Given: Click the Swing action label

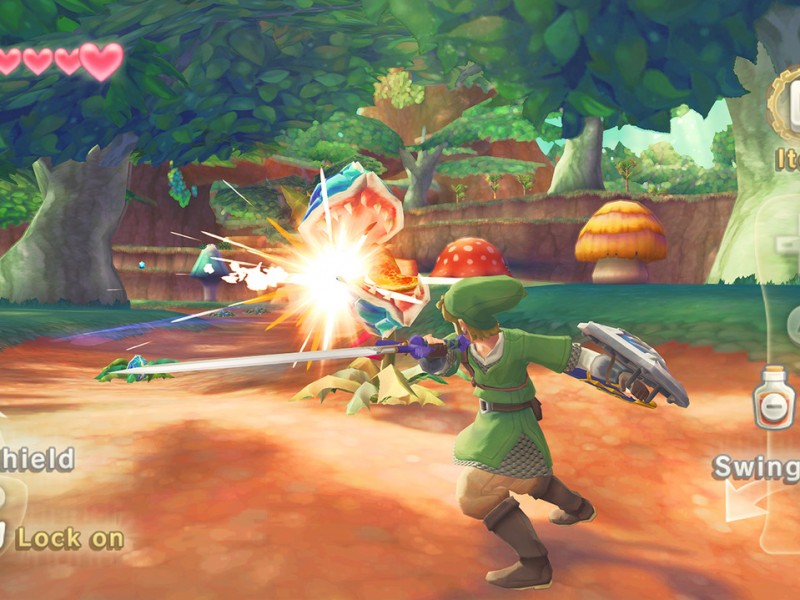Looking at the screenshot, I should pyautogui.click(x=757, y=468).
